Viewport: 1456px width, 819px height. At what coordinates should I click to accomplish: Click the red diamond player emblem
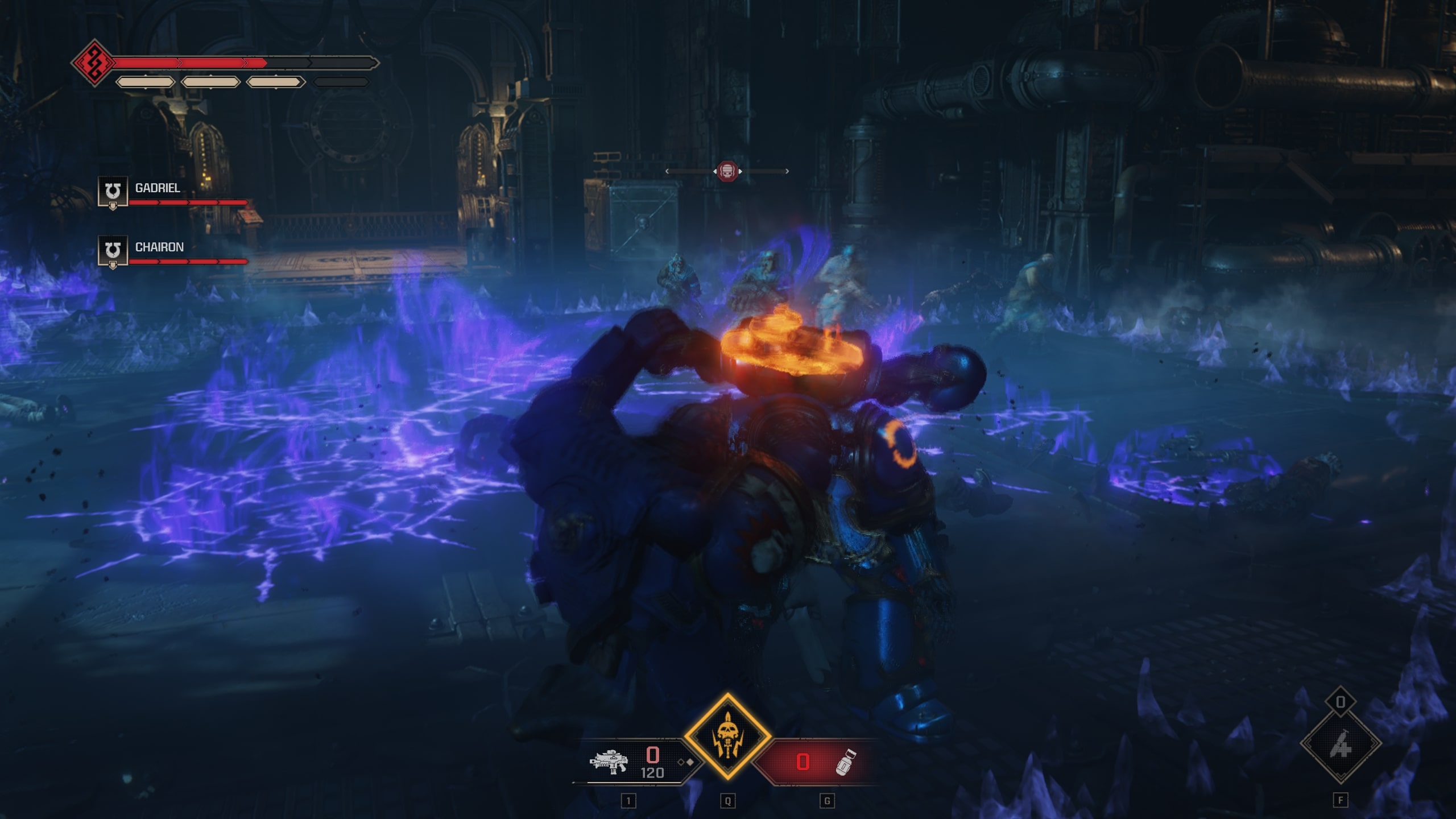[93, 63]
